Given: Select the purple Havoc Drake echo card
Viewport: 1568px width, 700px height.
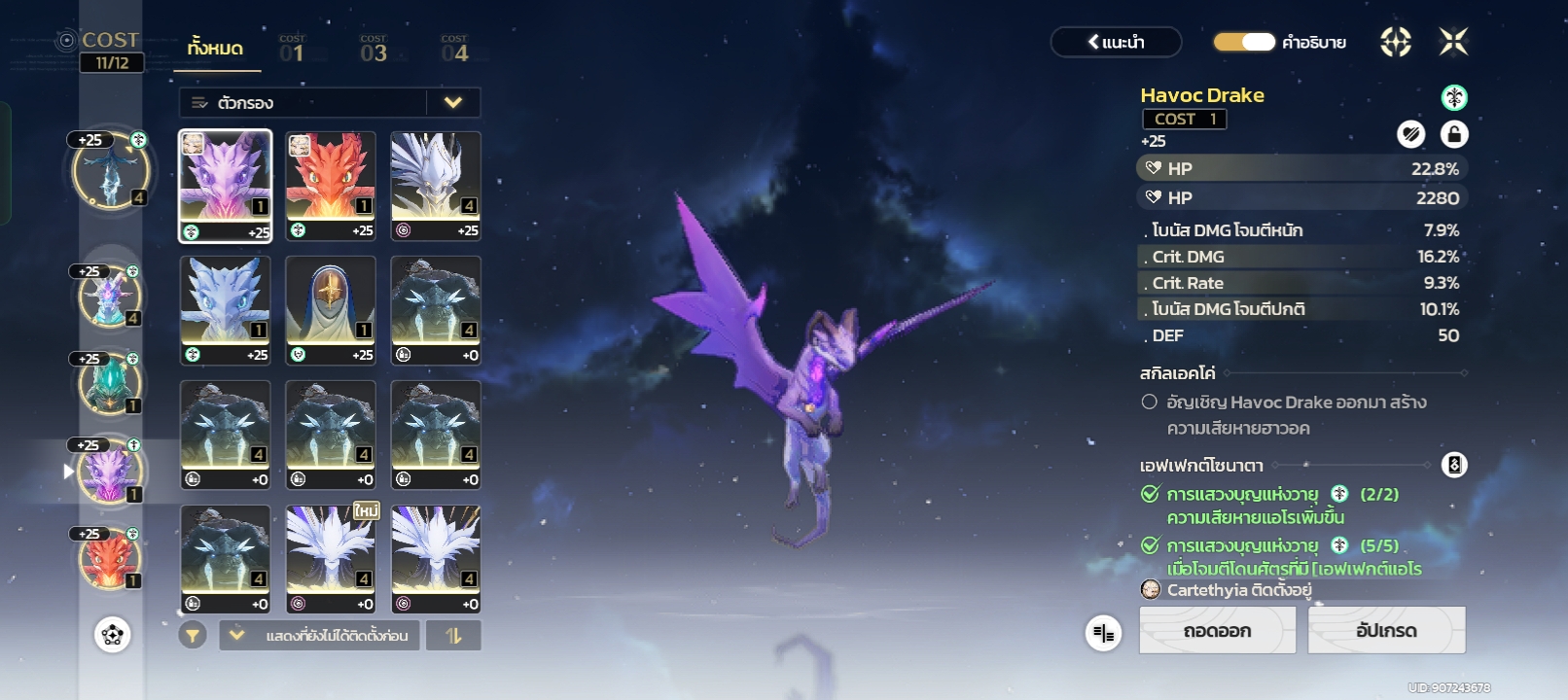Looking at the screenshot, I should click(x=226, y=185).
